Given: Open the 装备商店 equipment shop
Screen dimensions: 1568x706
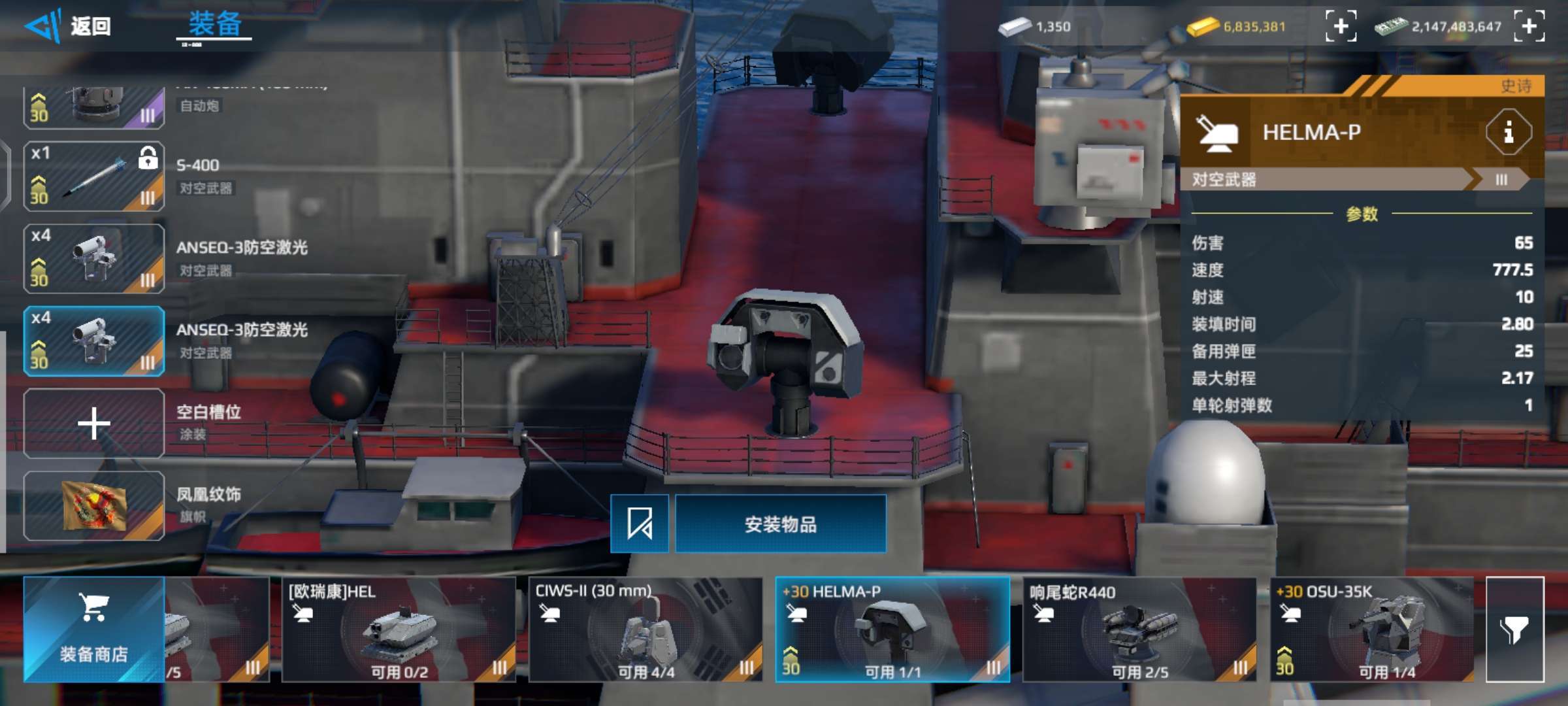Looking at the screenshot, I should [94, 629].
